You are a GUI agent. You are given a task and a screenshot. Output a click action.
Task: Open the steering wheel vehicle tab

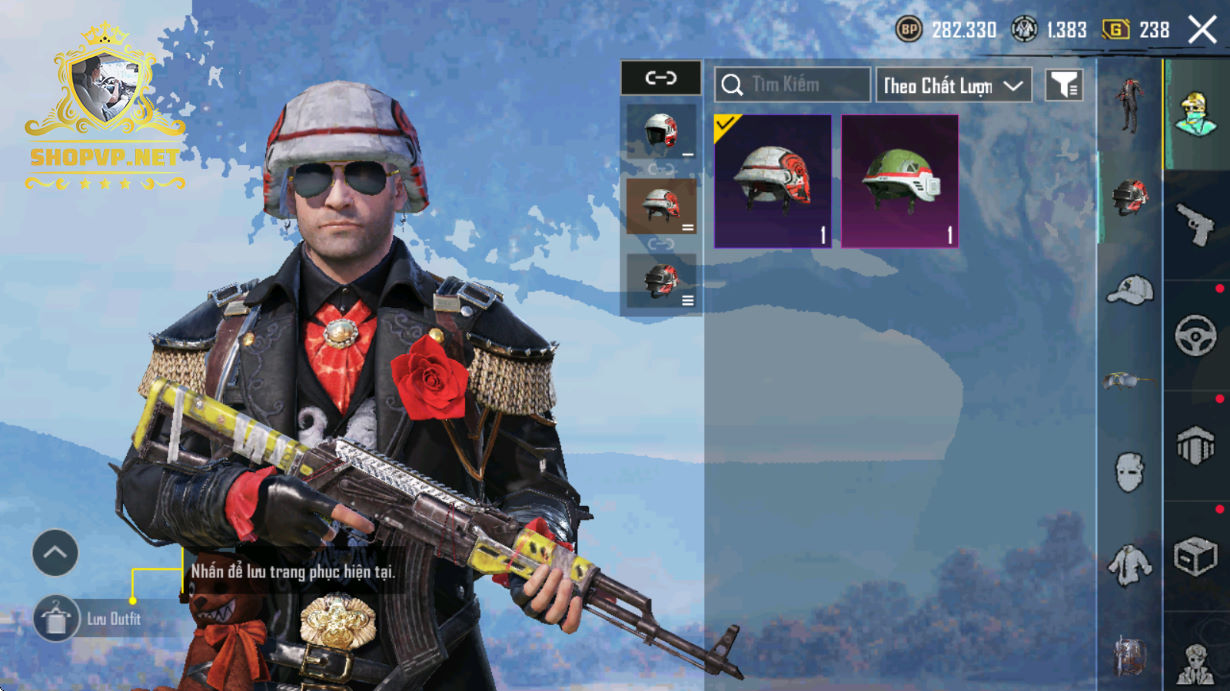[1196, 336]
